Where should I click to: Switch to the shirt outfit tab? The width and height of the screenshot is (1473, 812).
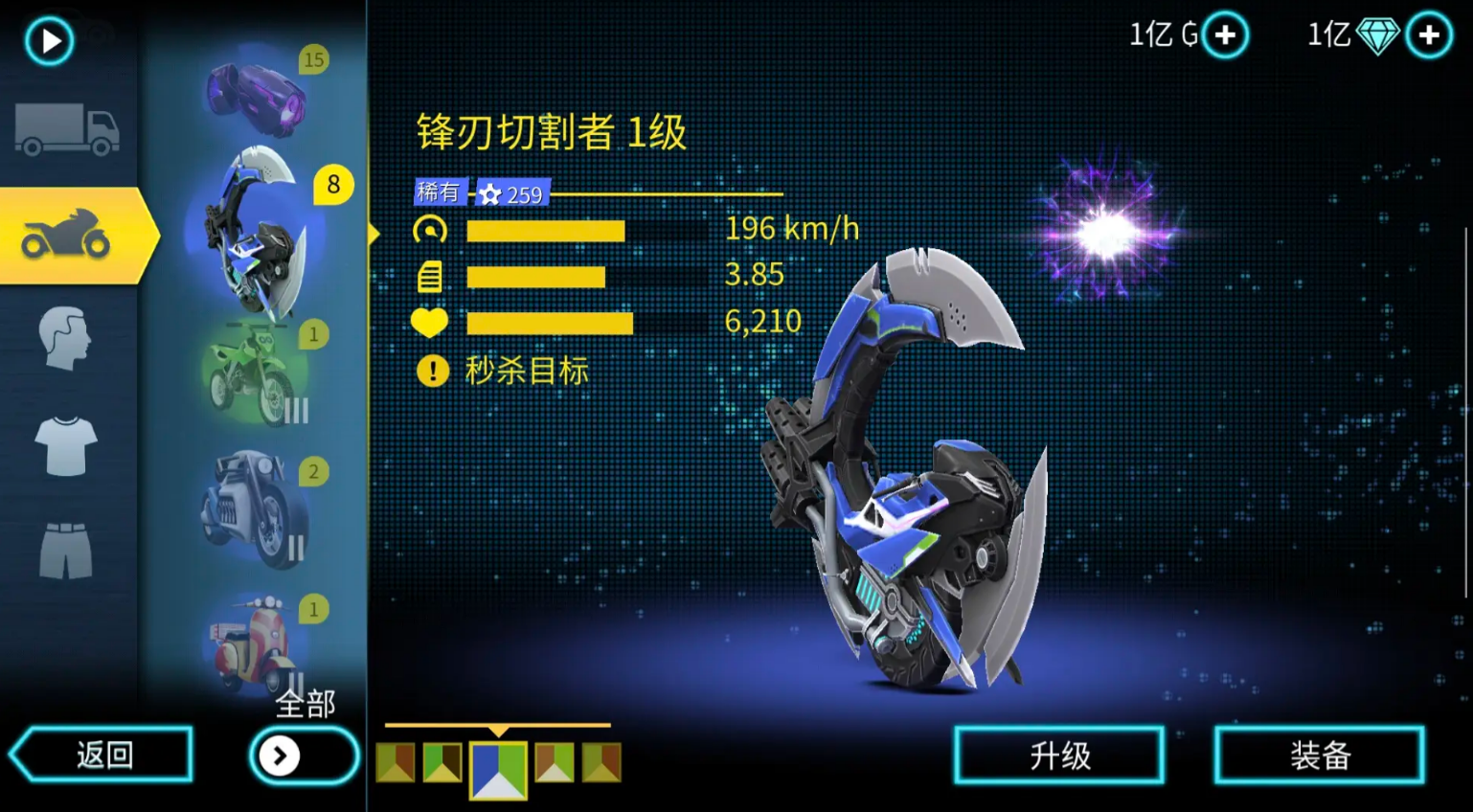pyautogui.click(x=67, y=445)
